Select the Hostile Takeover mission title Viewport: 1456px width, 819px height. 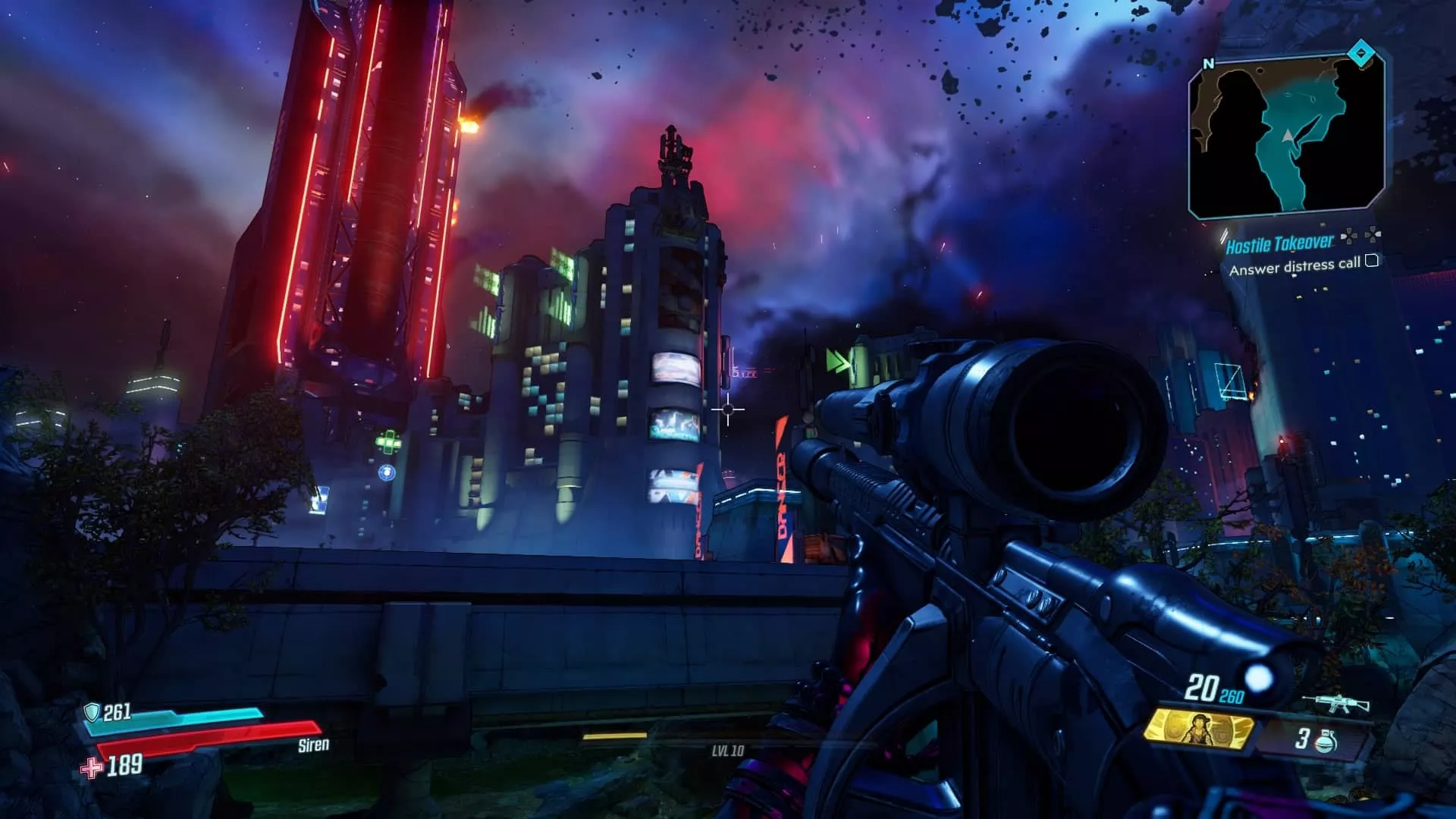1280,244
